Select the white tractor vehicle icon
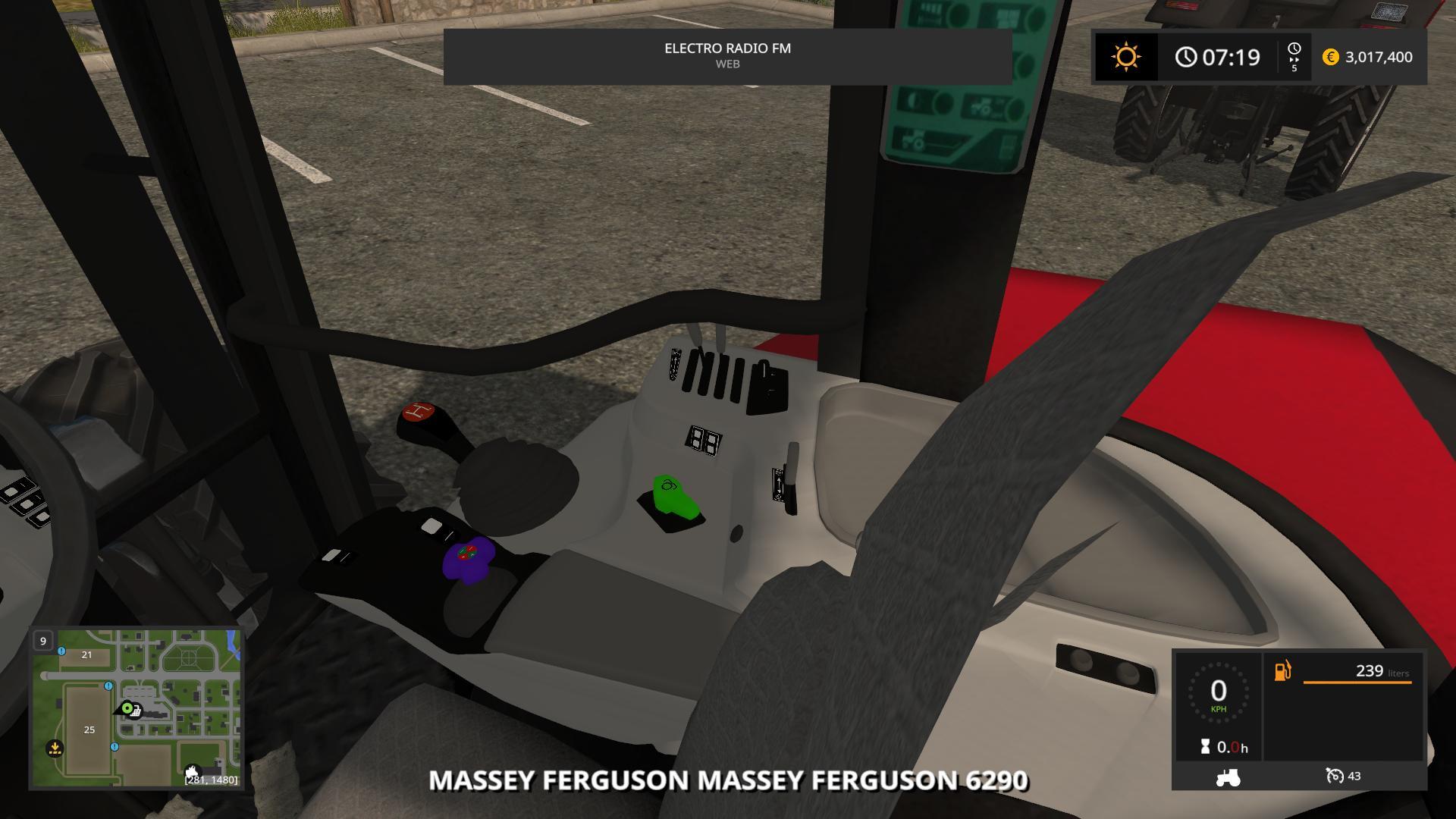This screenshot has width=1456, height=819. [x=1227, y=777]
